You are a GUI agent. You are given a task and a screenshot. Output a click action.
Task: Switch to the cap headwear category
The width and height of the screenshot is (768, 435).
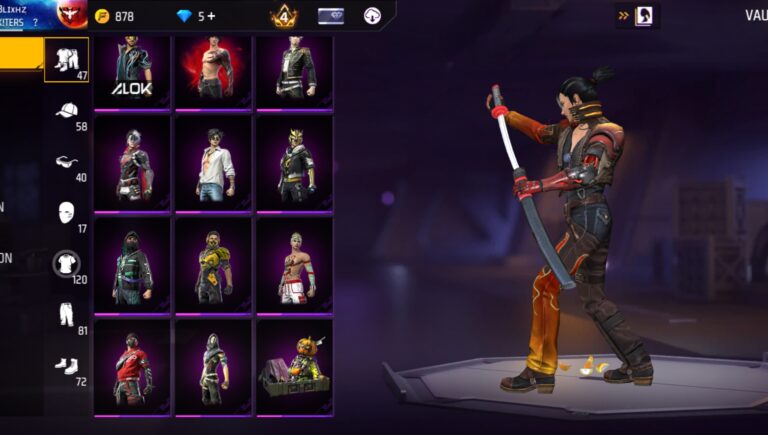[x=67, y=111]
